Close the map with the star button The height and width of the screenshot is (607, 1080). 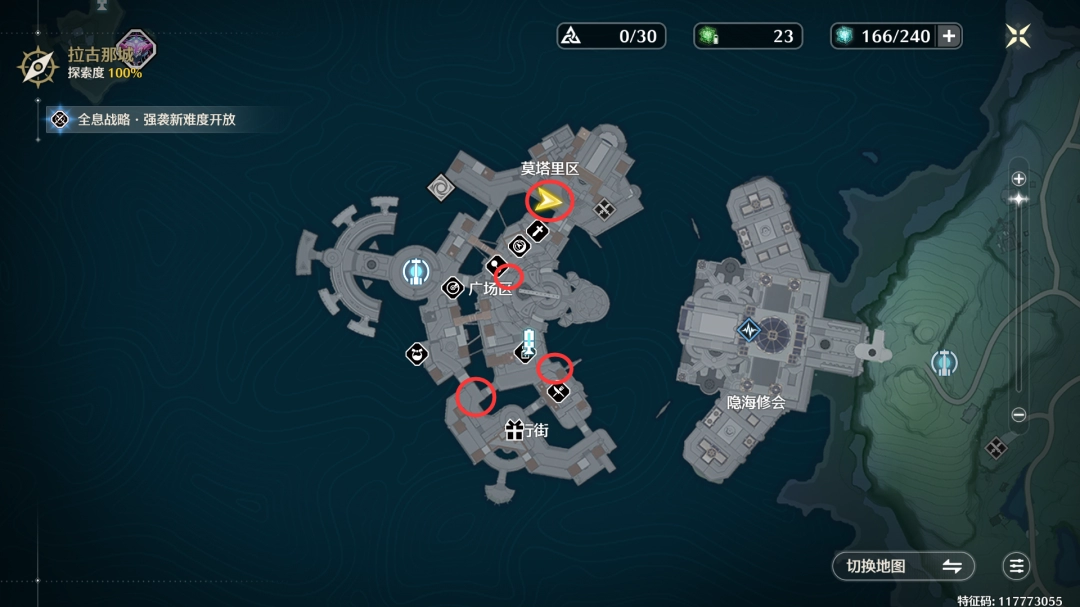(1018, 36)
